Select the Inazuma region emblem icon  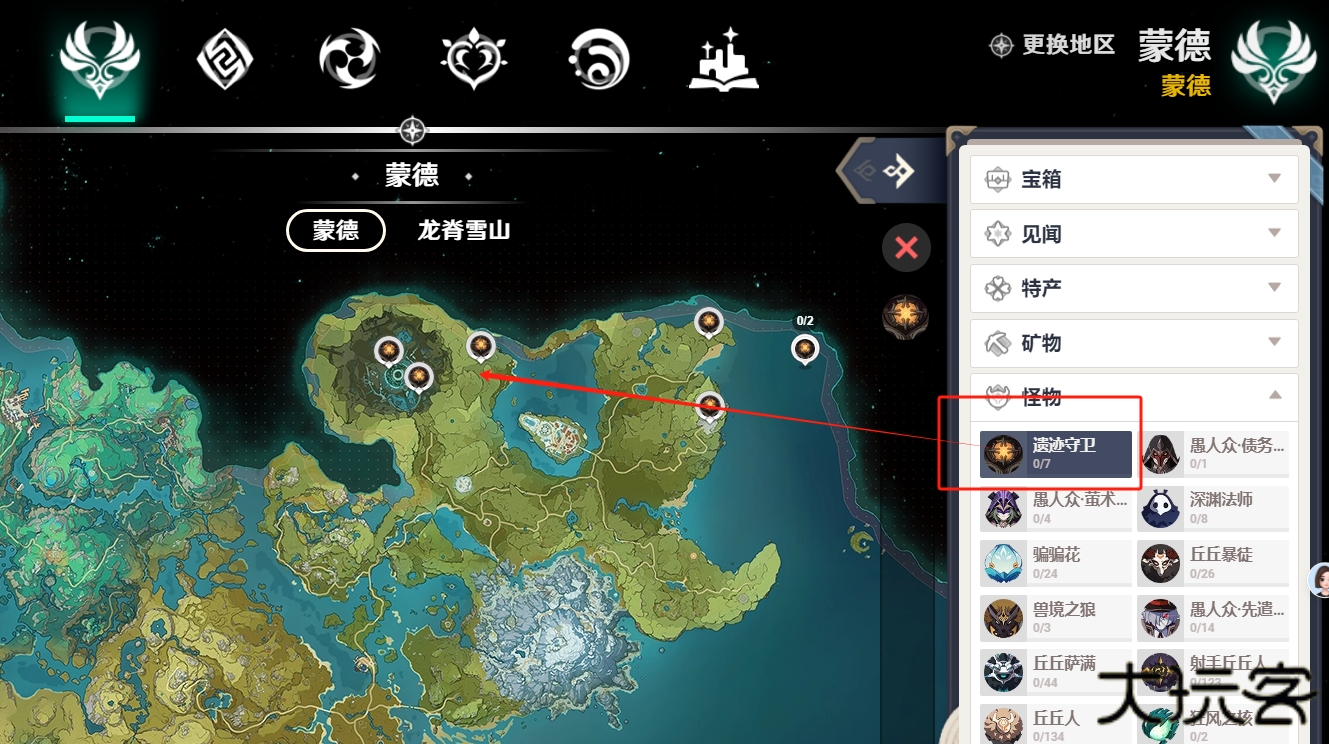point(348,58)
